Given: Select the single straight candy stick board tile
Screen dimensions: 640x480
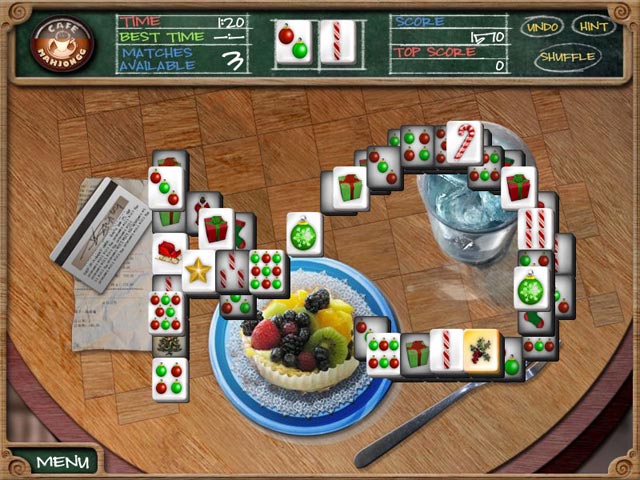Looking at the screenshot, I should (446, 350).
